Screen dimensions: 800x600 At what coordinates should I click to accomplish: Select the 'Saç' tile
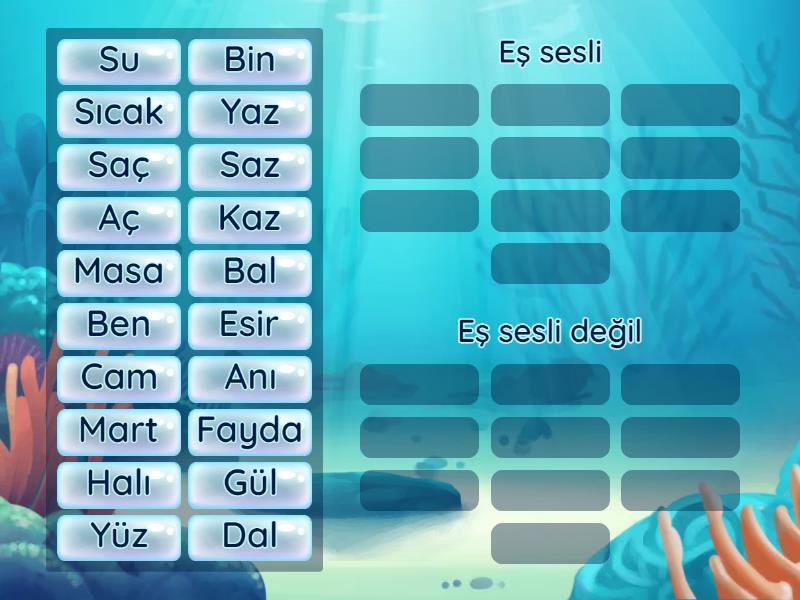pyautogui.click(x=119, y=167)
